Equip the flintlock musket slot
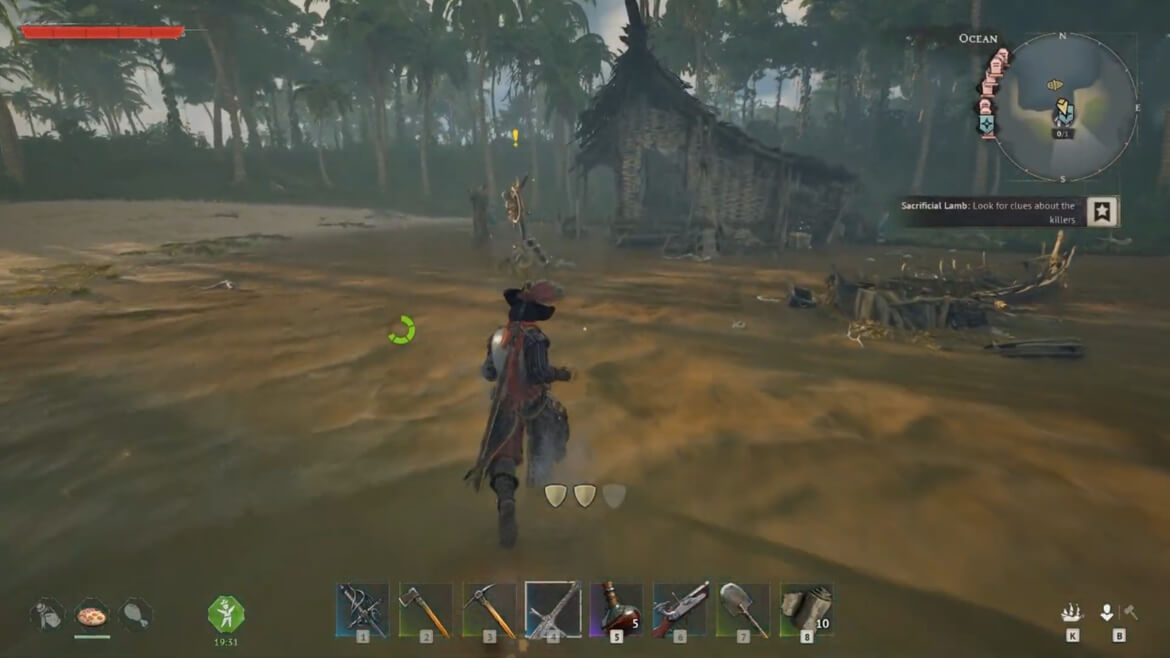 [x=680, y=610]
